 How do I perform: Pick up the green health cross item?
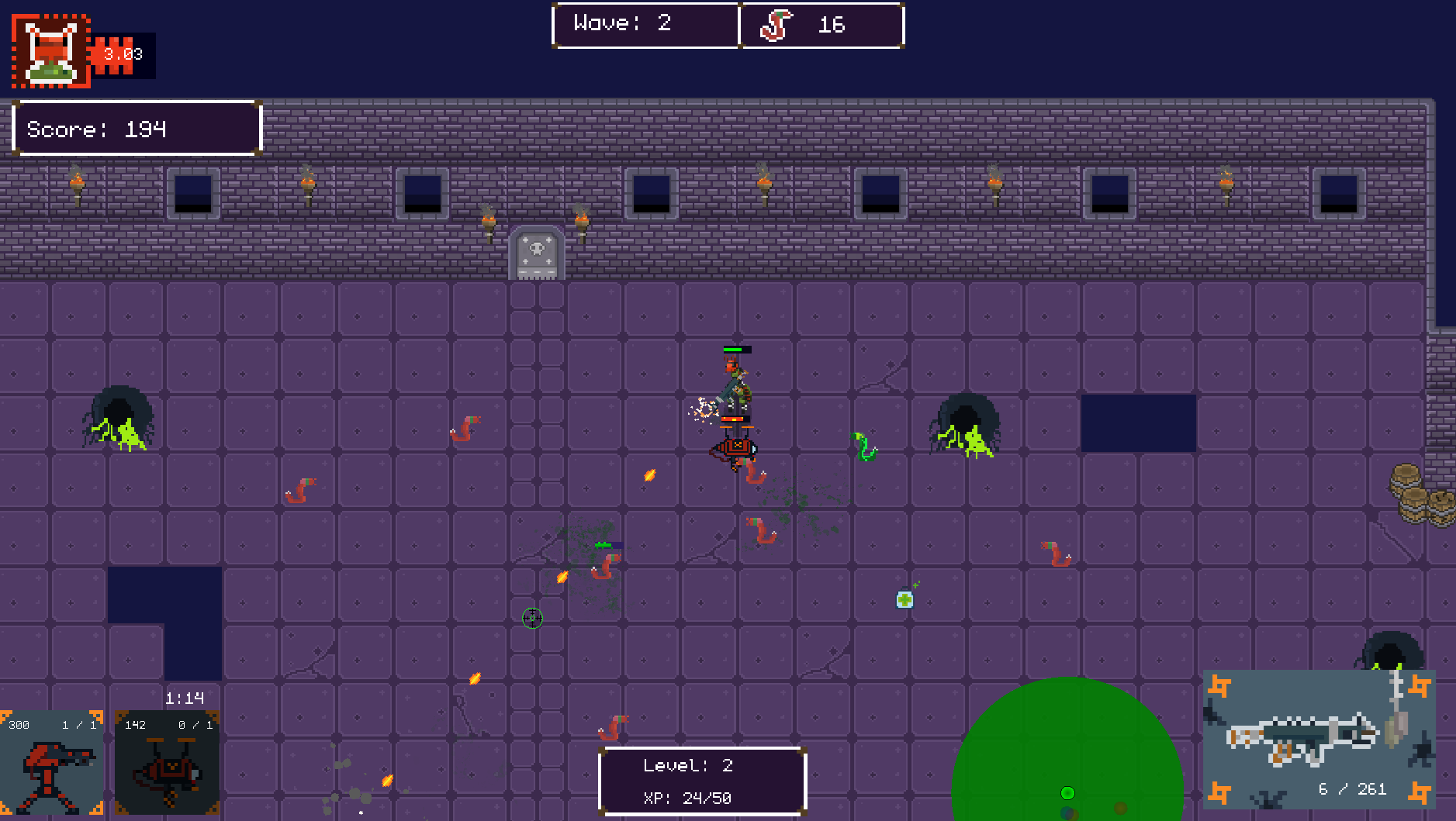click(x=904, y=599)
